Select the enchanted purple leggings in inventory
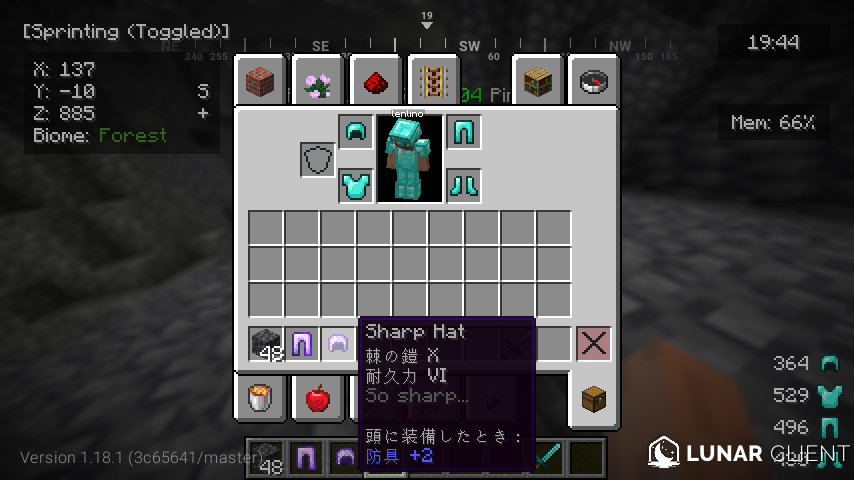The image size is (854, 480). click(x=302, y=344)
